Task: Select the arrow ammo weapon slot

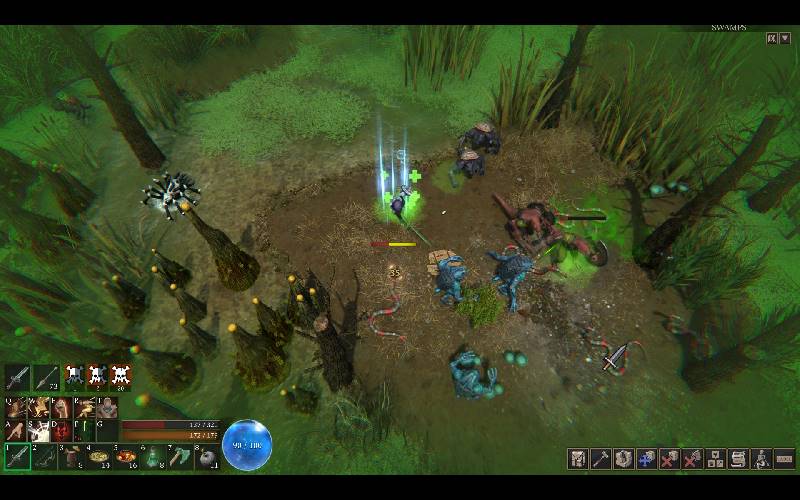Action: point(45,377)
